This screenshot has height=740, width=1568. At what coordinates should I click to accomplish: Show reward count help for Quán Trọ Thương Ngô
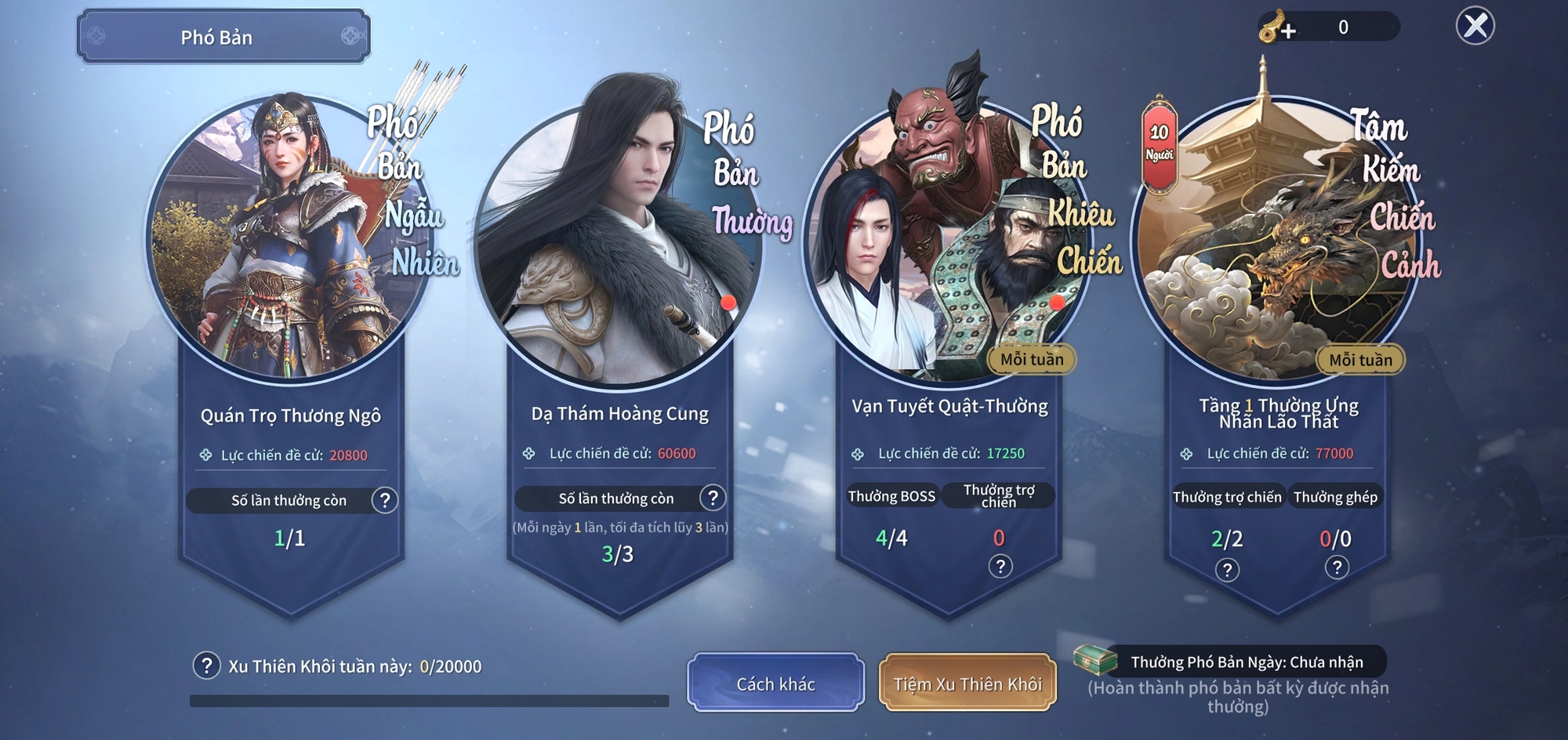coord(384,500)
